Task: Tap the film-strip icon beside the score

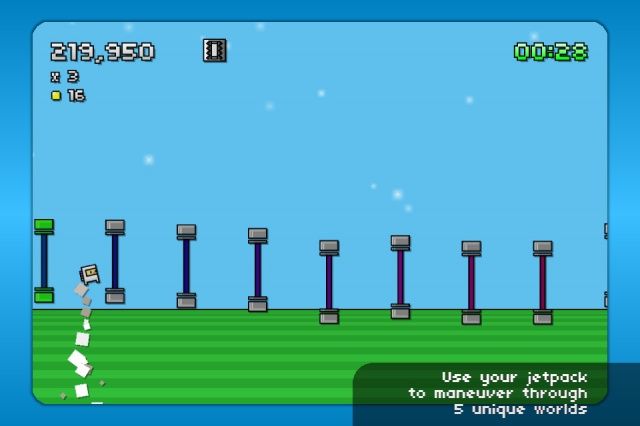Action: (214, 50)
